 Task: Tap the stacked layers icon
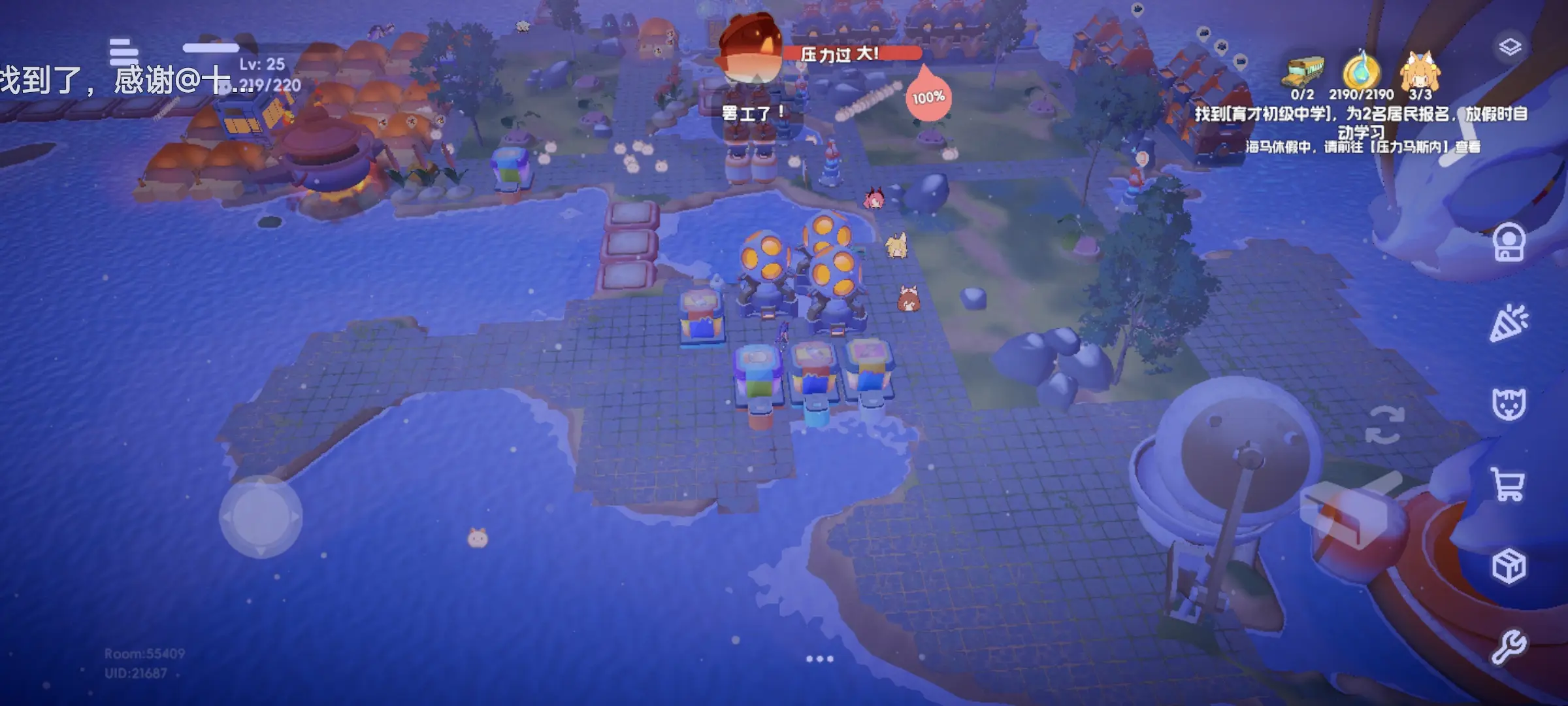click(x=1510, y=46)
